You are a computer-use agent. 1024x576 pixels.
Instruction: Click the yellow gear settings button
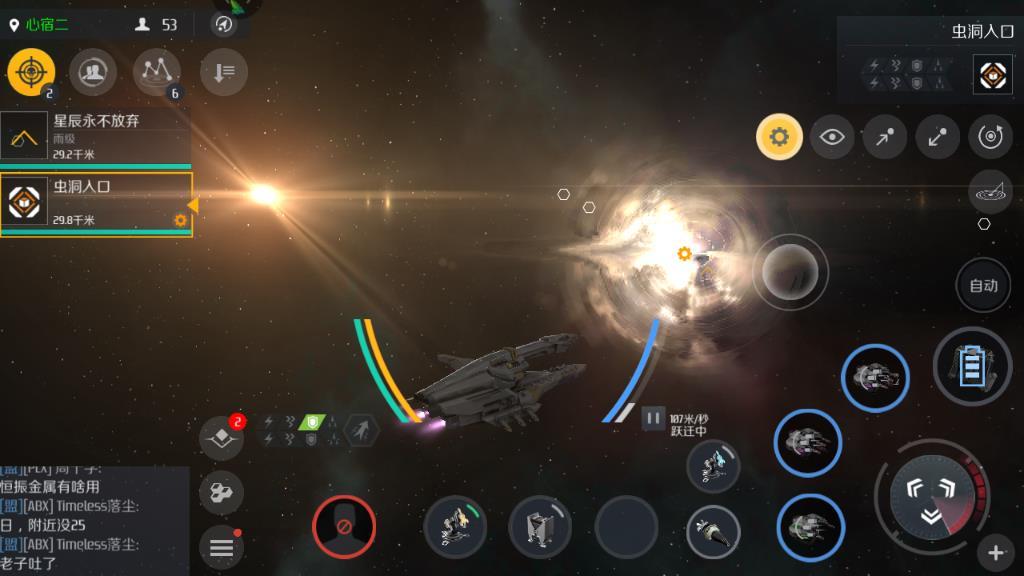pos(779,137)
